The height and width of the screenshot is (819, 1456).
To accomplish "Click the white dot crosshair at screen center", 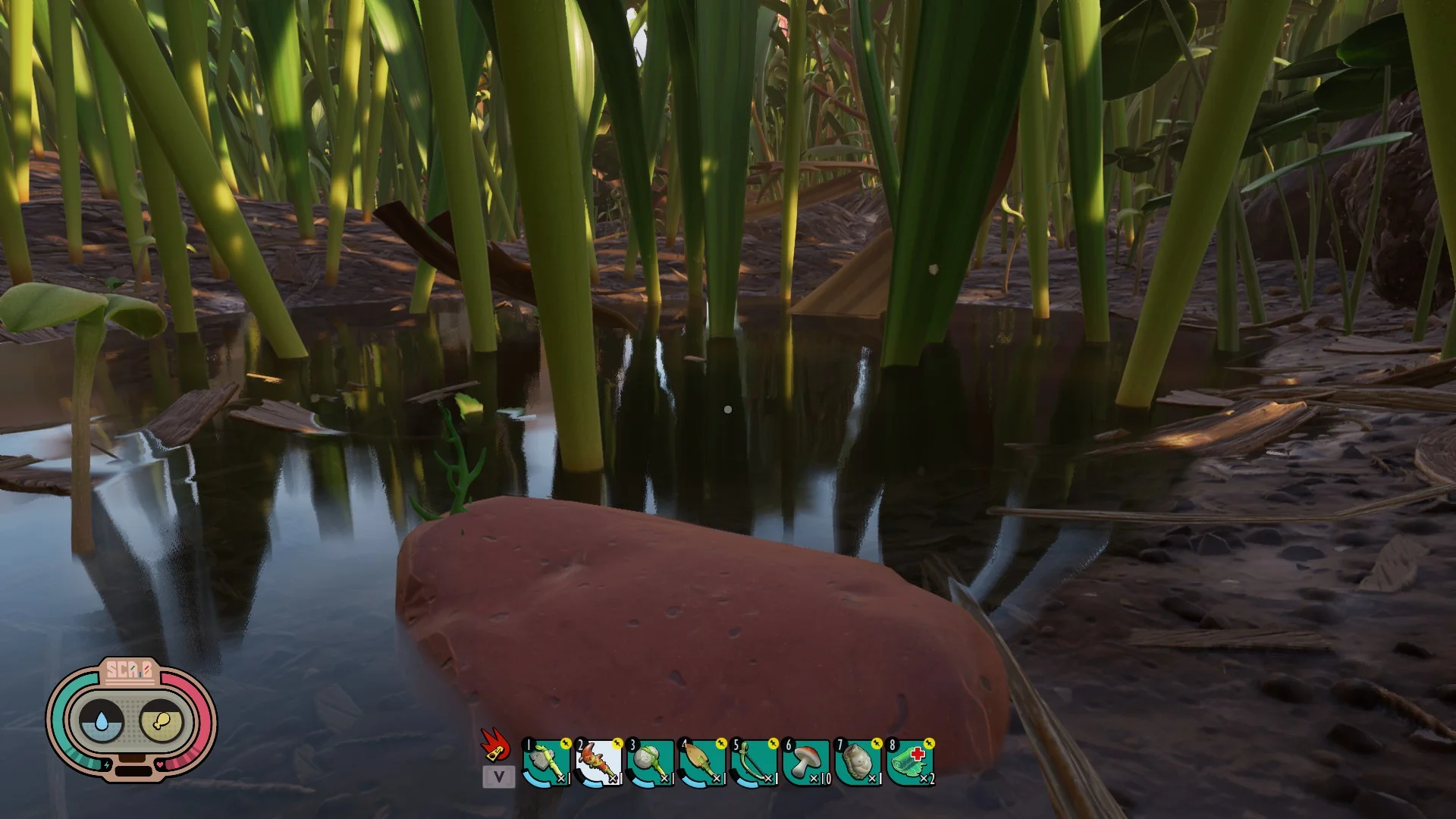I will [x=728, y=409].
